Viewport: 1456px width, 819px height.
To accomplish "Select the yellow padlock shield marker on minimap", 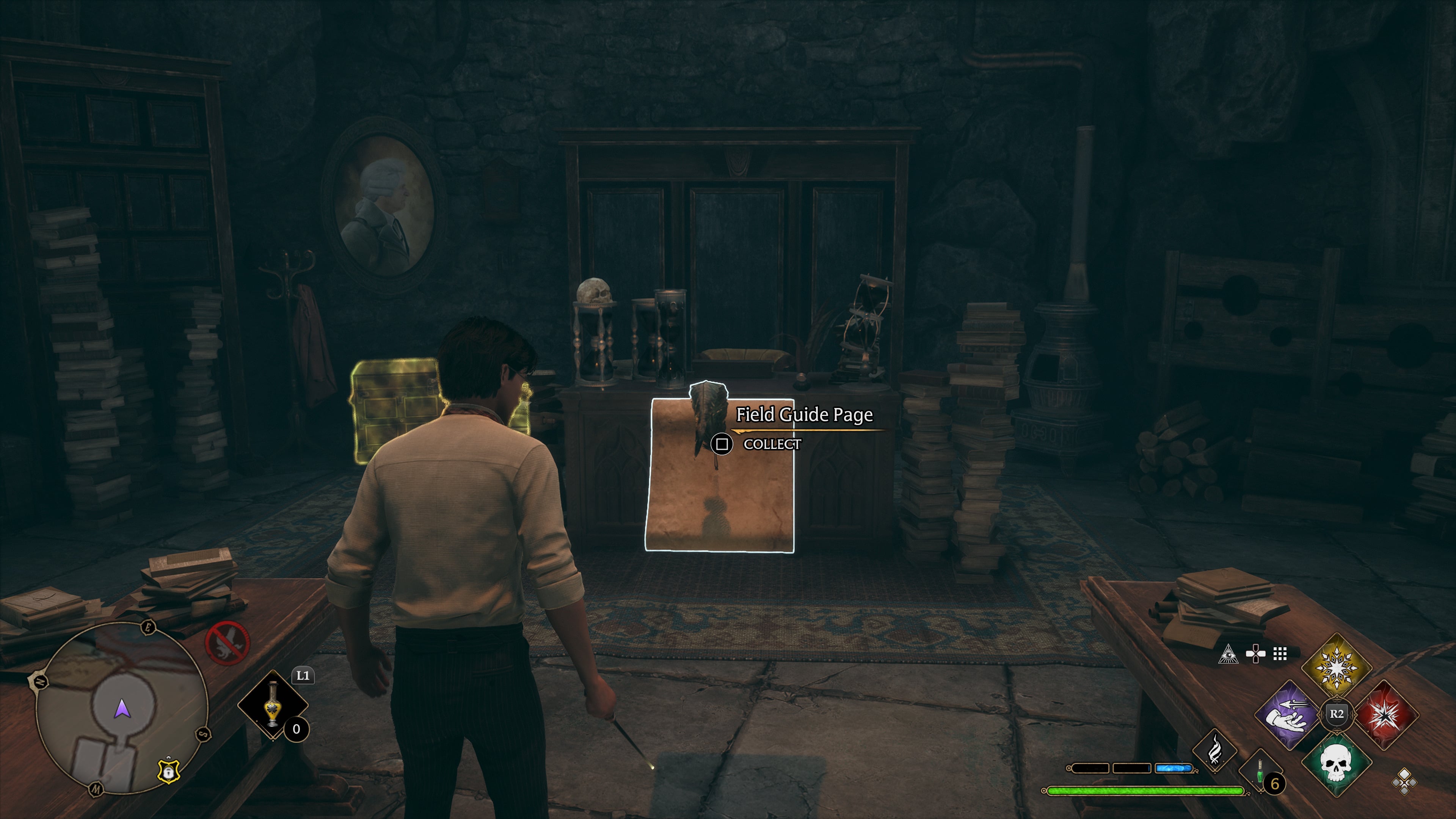I will click(x=168, y=771).
